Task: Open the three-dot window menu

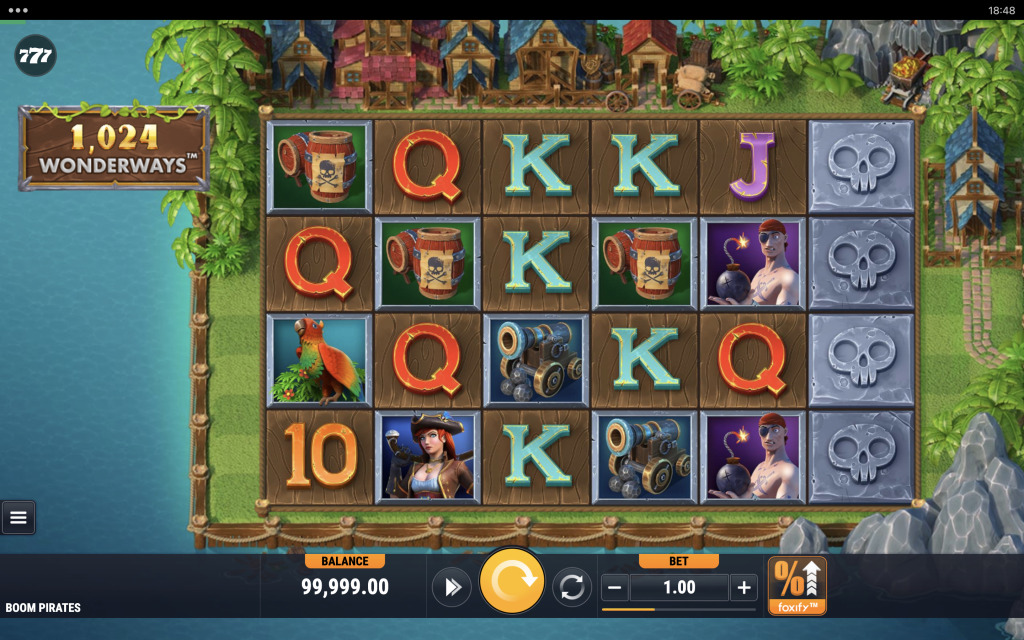Action: pos(18,9)
